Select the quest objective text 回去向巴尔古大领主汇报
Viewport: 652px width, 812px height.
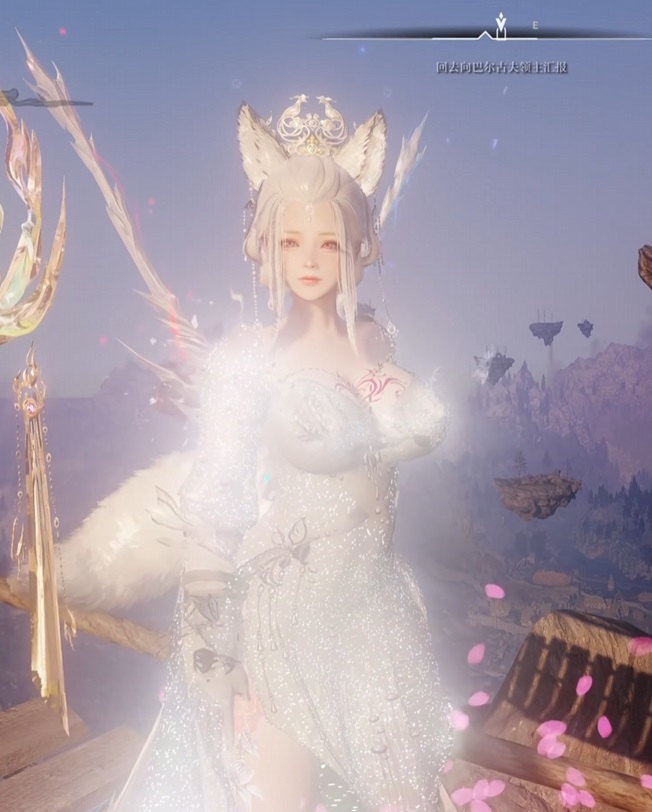(x=502, y=67)
